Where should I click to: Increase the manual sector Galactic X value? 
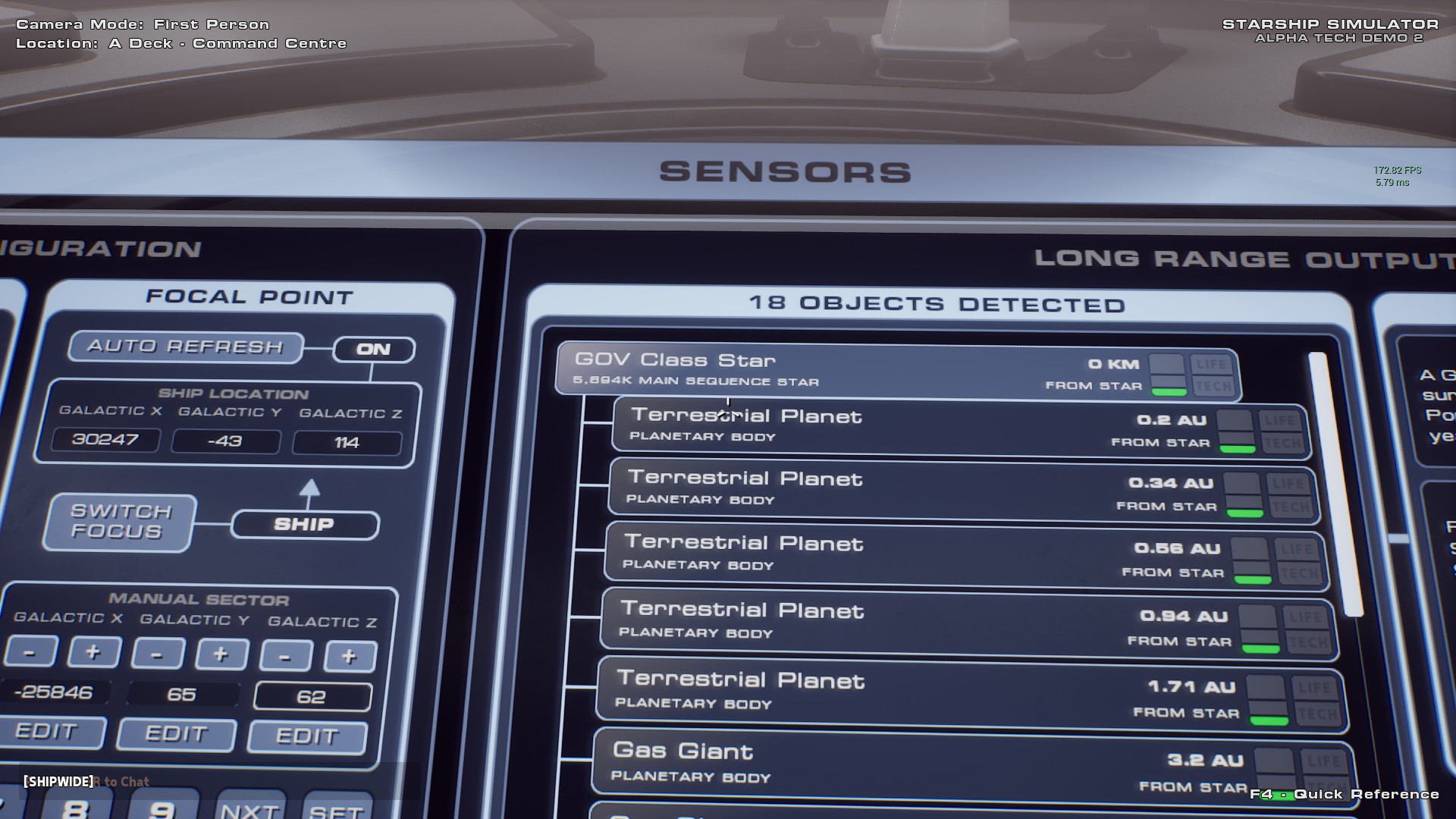pyautogui.click(x=93, y=652)
